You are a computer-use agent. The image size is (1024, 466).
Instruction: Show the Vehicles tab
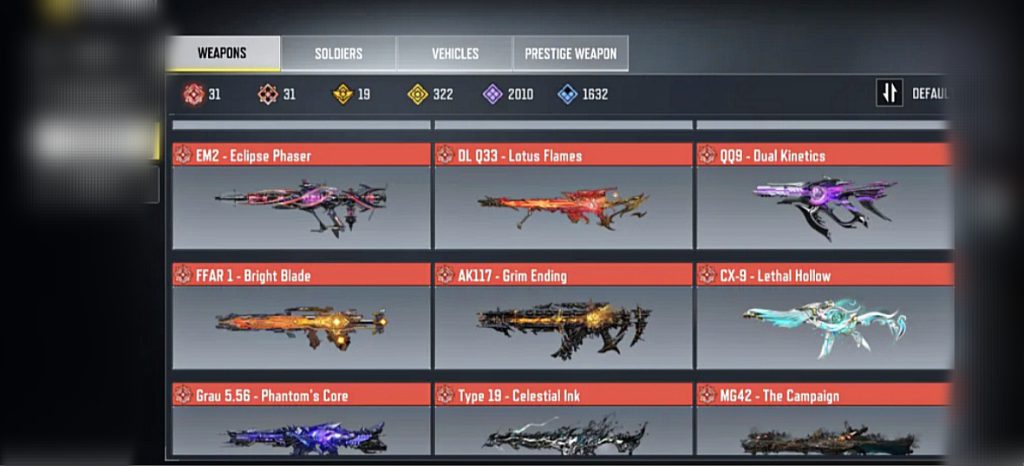click(x=455, y=54)
